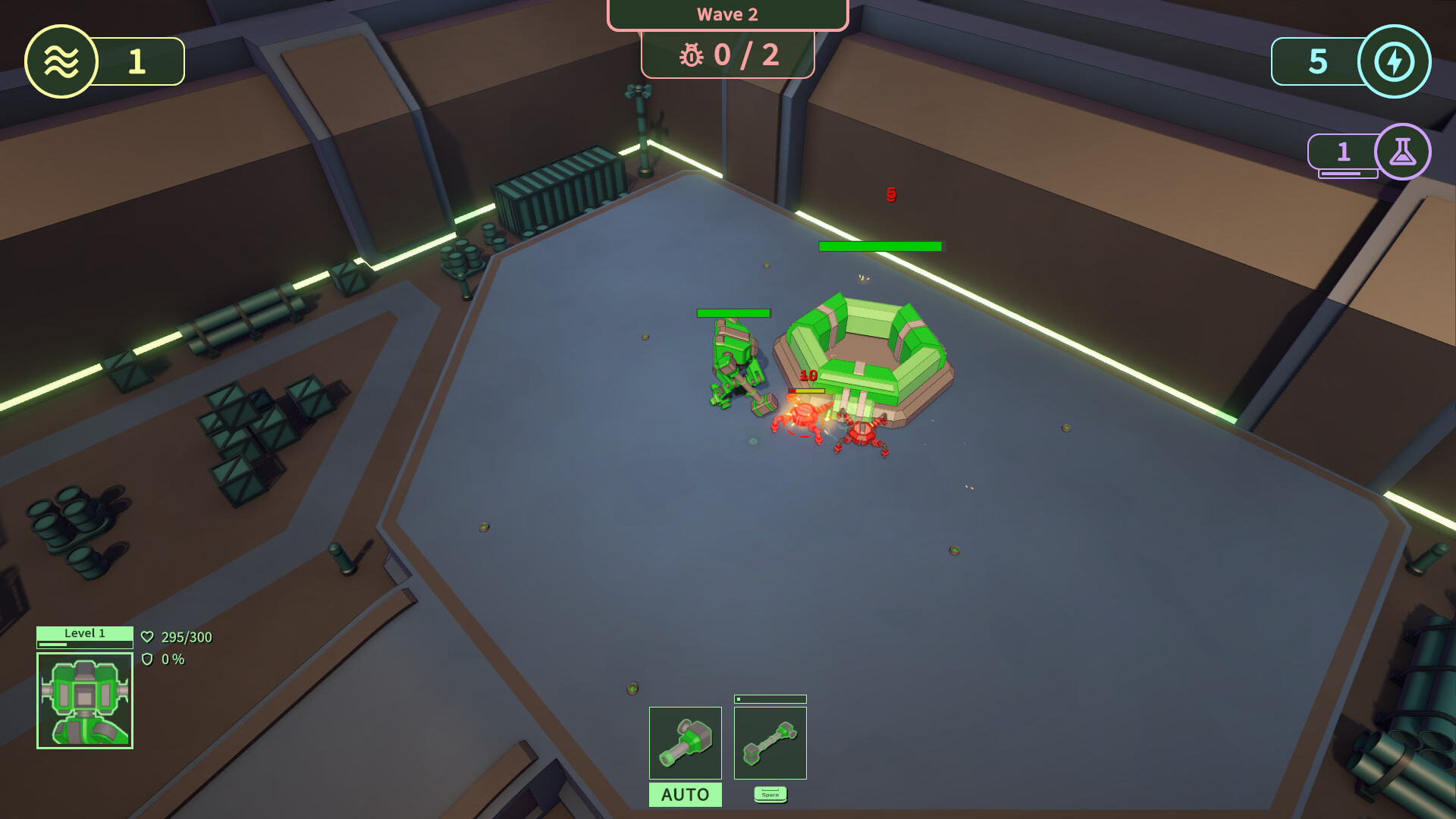Image resolution: width=1456 pixels, height=819 pixels.
Task: Click the shield icon beside the 0% stat
Action: [149, 660]
